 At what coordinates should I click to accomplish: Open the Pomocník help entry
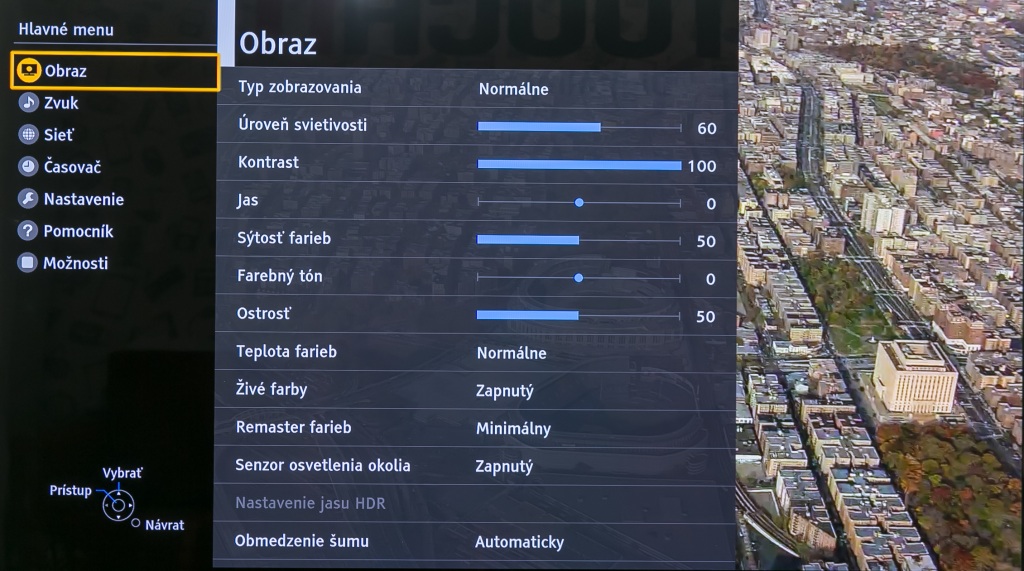(x=78, y=231)
